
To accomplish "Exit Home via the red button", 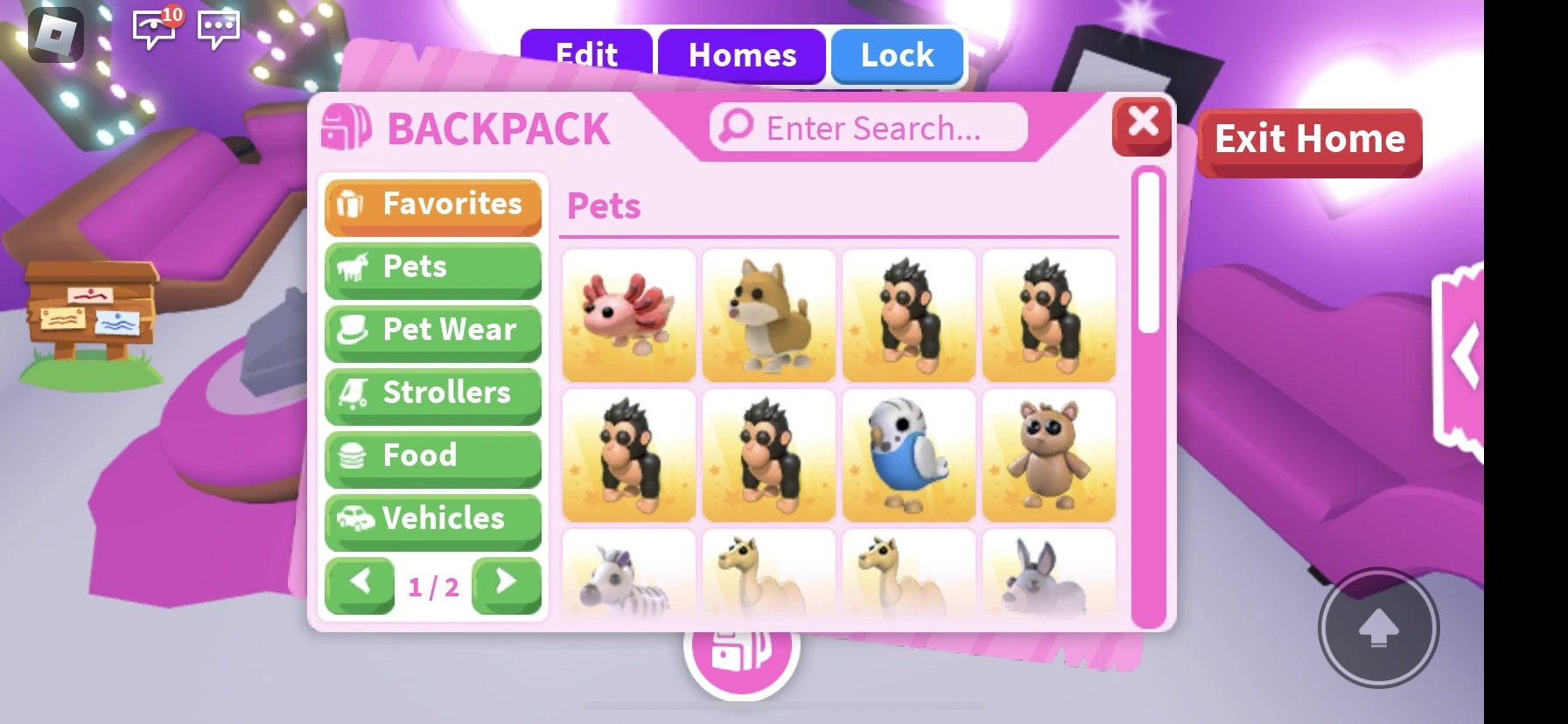I will pyautogui.click(x=1309, y=140).
